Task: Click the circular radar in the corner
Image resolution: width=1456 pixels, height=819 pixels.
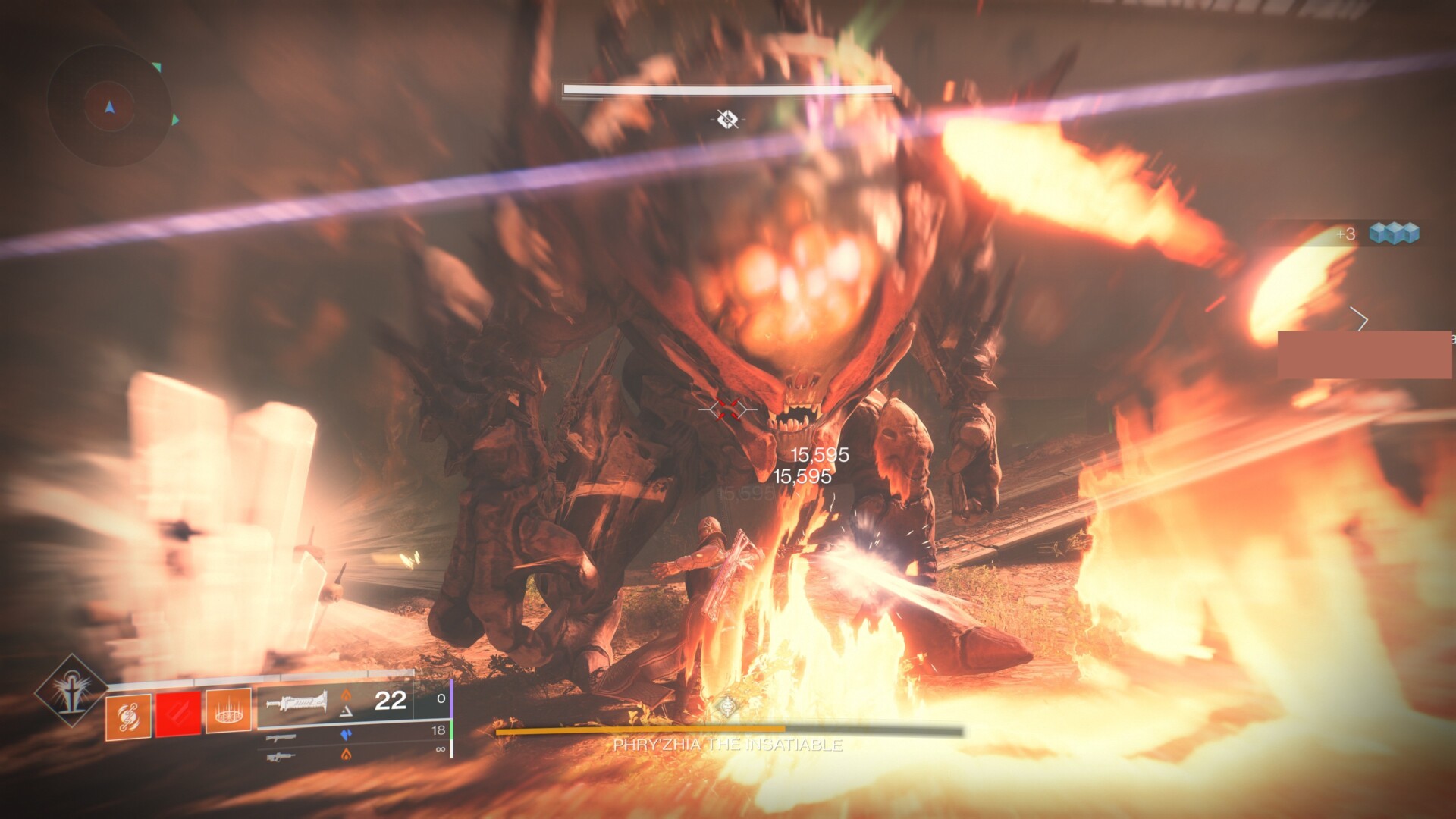Action: 109,107
